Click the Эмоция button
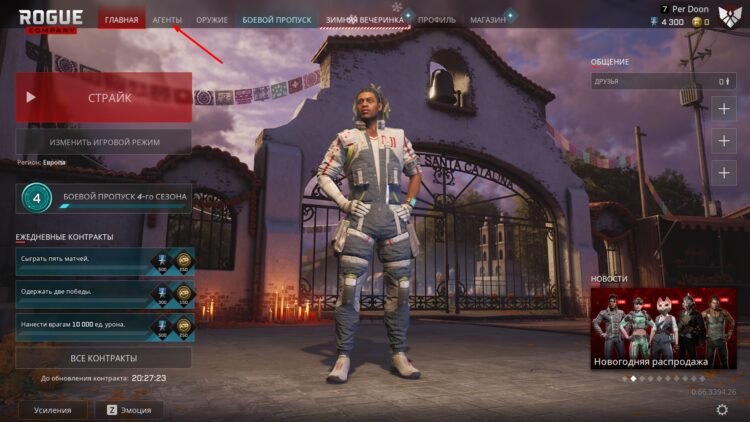Image resolution: width=750 pixels, height=422 pixels. (129, 410)
